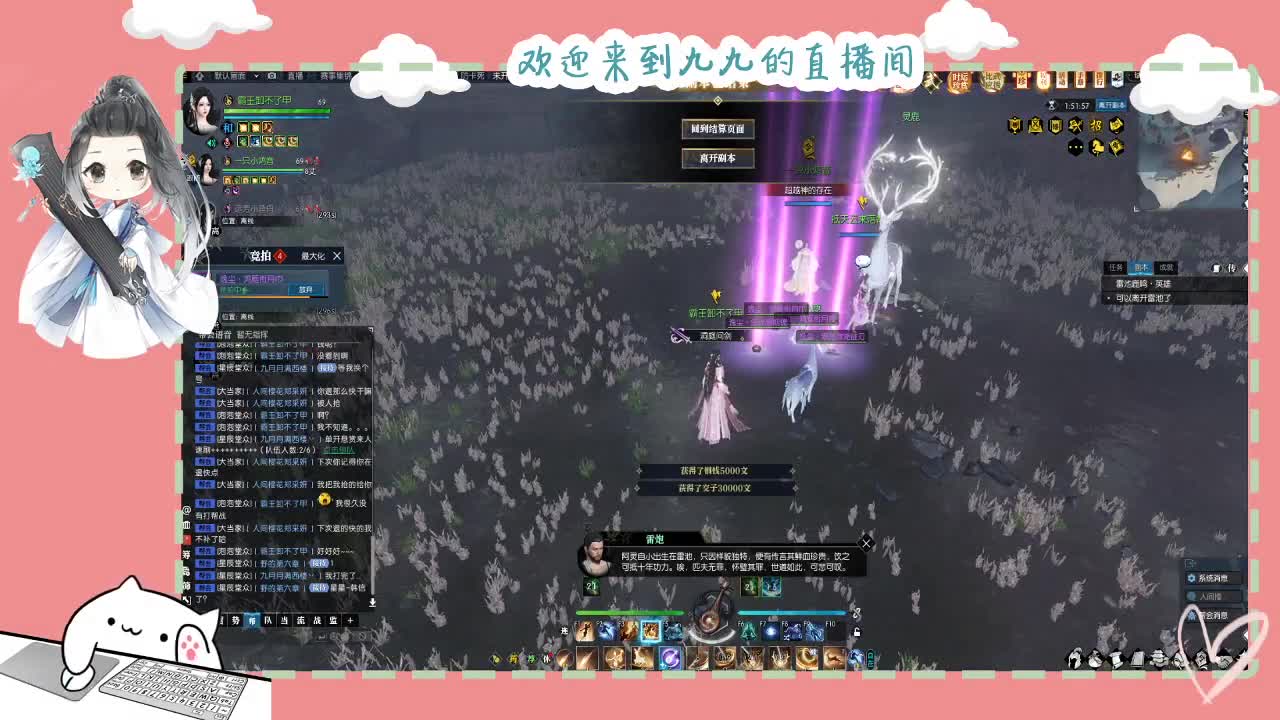1280x720 pixels.
Task: Mute the speaker icon beside the party frames
Action: pyautogui.click(x=211, y=142)
